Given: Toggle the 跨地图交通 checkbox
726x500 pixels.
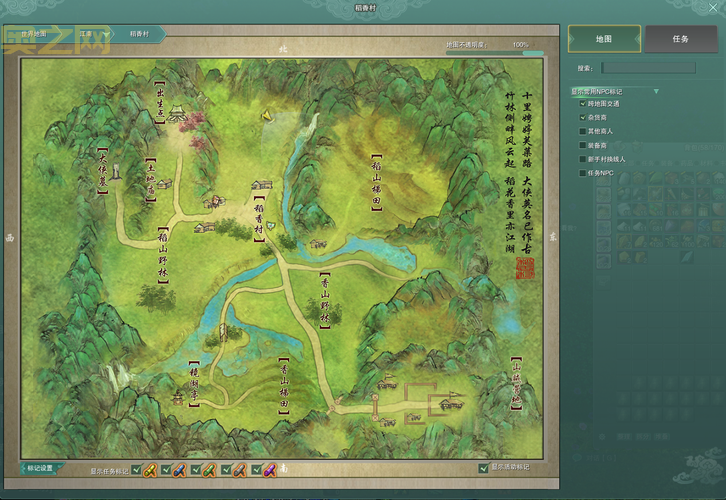Looking at the screenshot, I should [x=583, y=103].
